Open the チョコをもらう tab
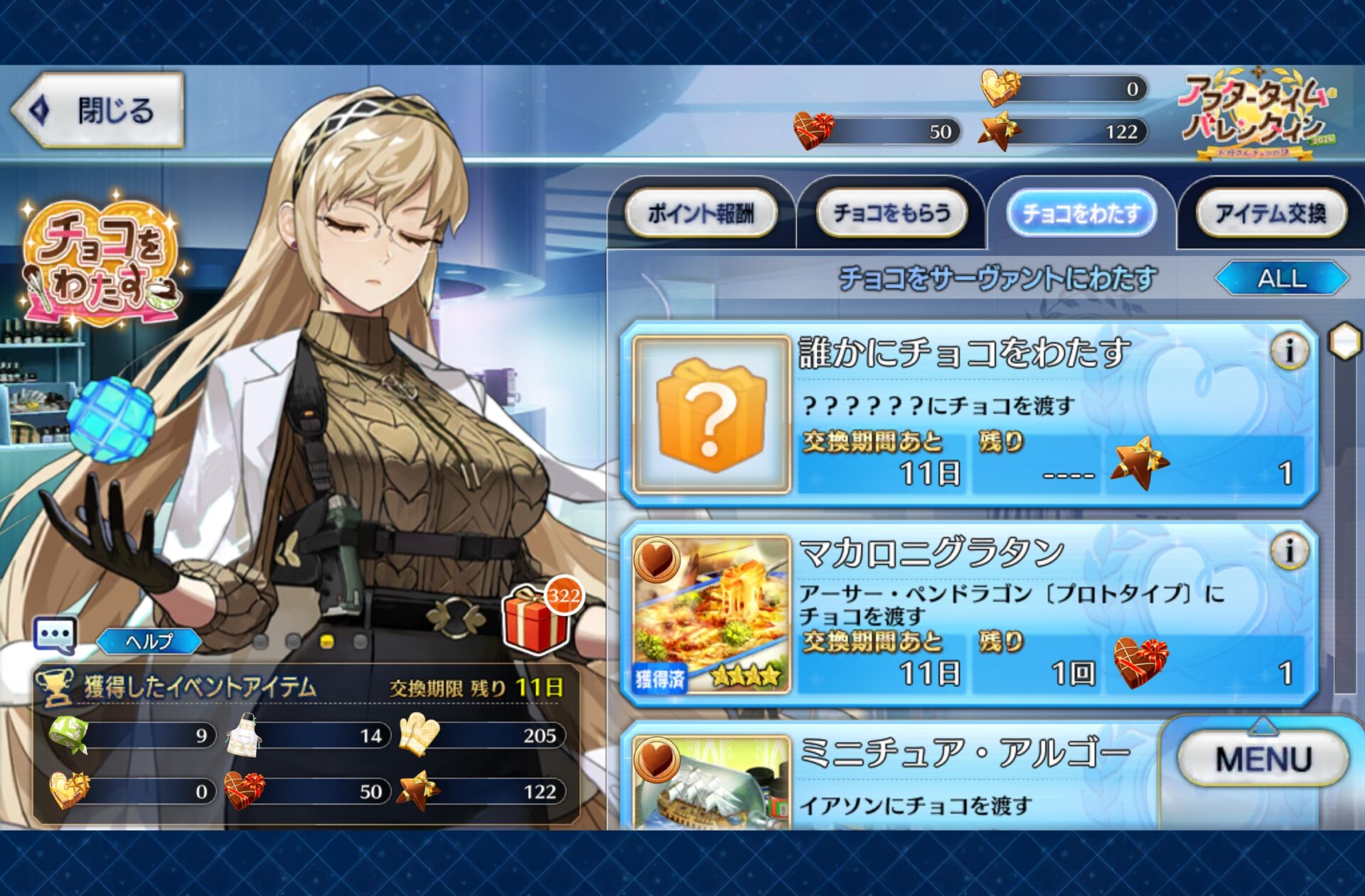This screenshot has width=1365, height=896. [x=891, y=212]
